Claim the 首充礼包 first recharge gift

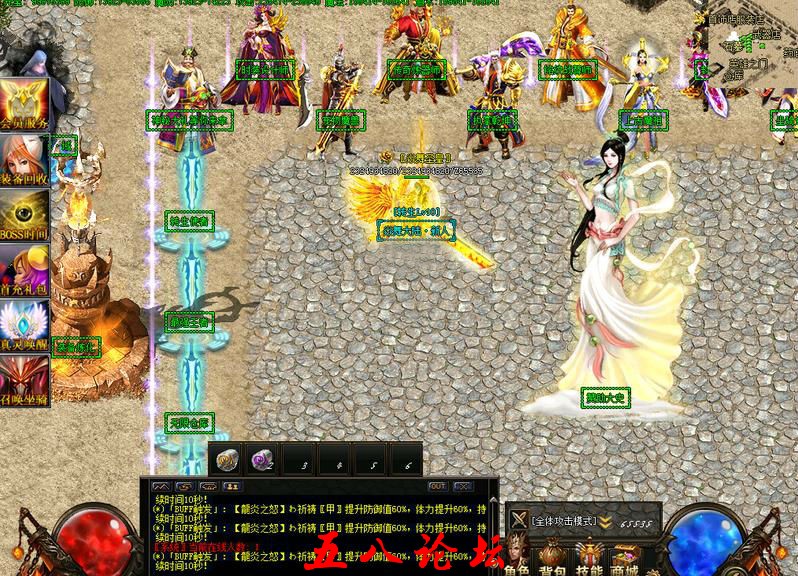point(25,270)
